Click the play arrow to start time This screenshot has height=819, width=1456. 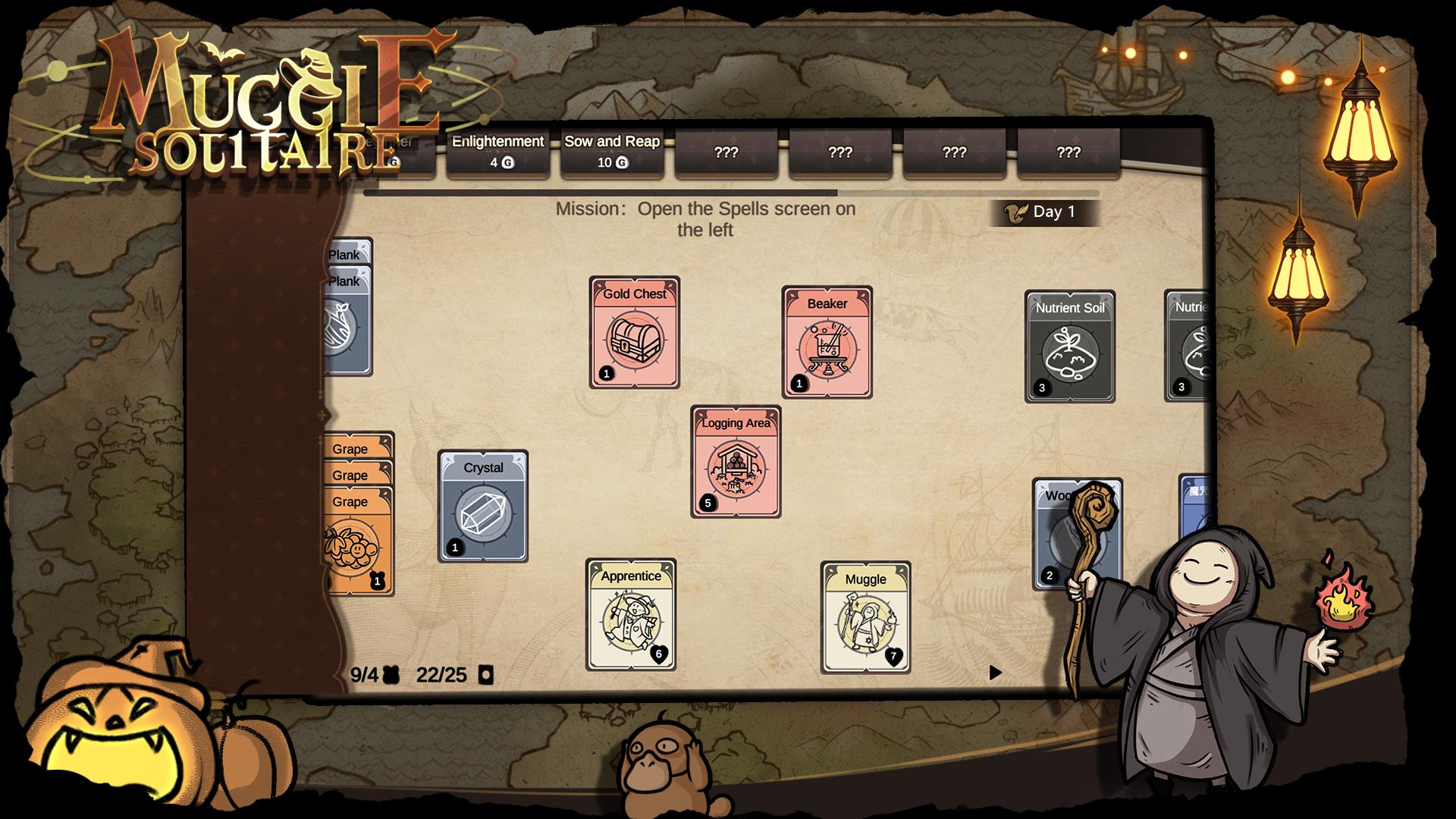coord(996,673)
